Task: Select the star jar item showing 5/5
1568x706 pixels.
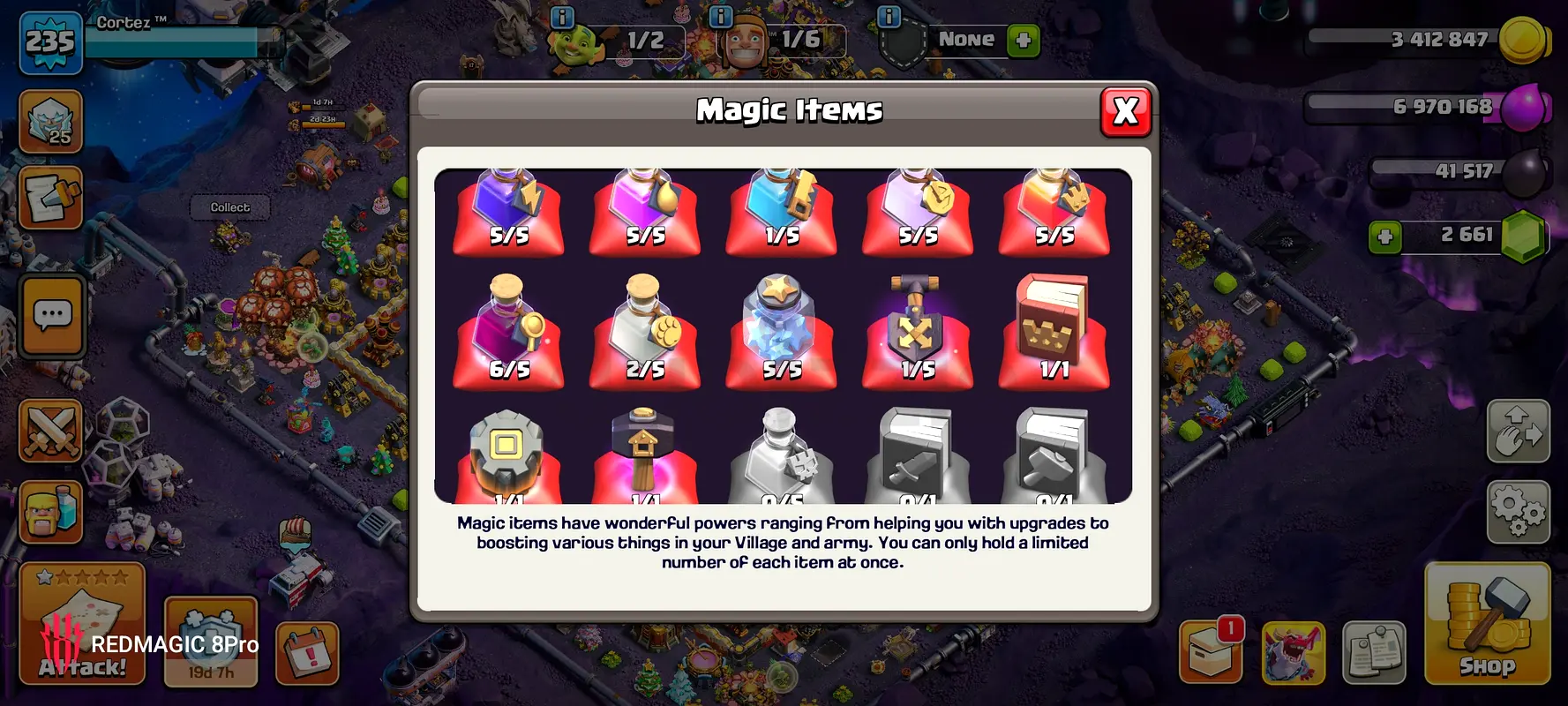Action: pyautogui.click(x=781, y=331)
